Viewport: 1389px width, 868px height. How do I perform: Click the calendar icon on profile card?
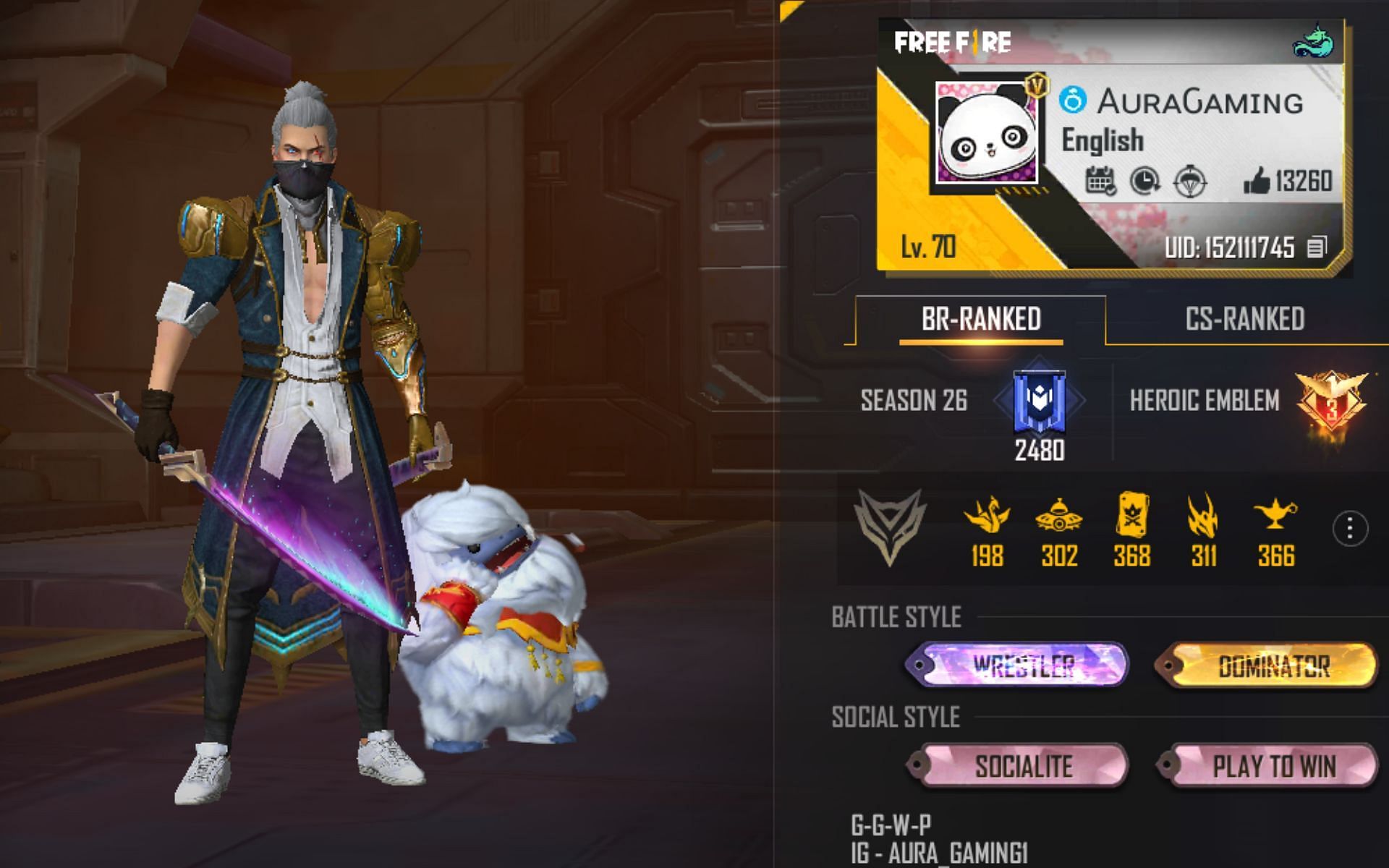tap(1100, 181)
